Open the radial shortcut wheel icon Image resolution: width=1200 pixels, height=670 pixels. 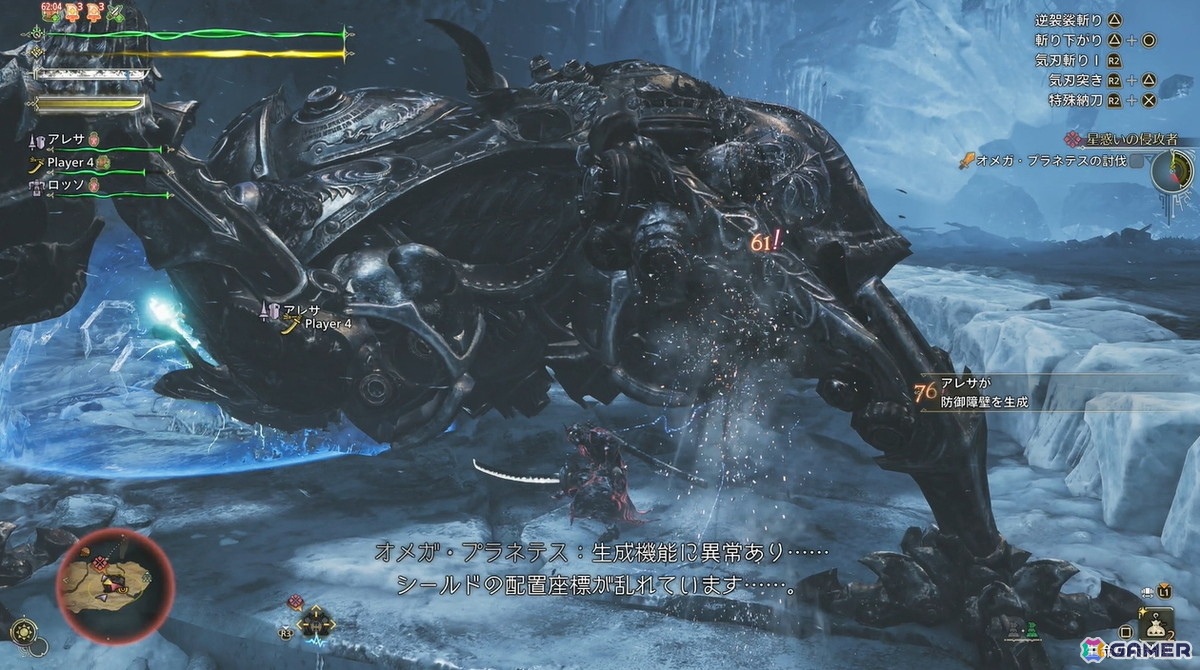pos(315,622)
